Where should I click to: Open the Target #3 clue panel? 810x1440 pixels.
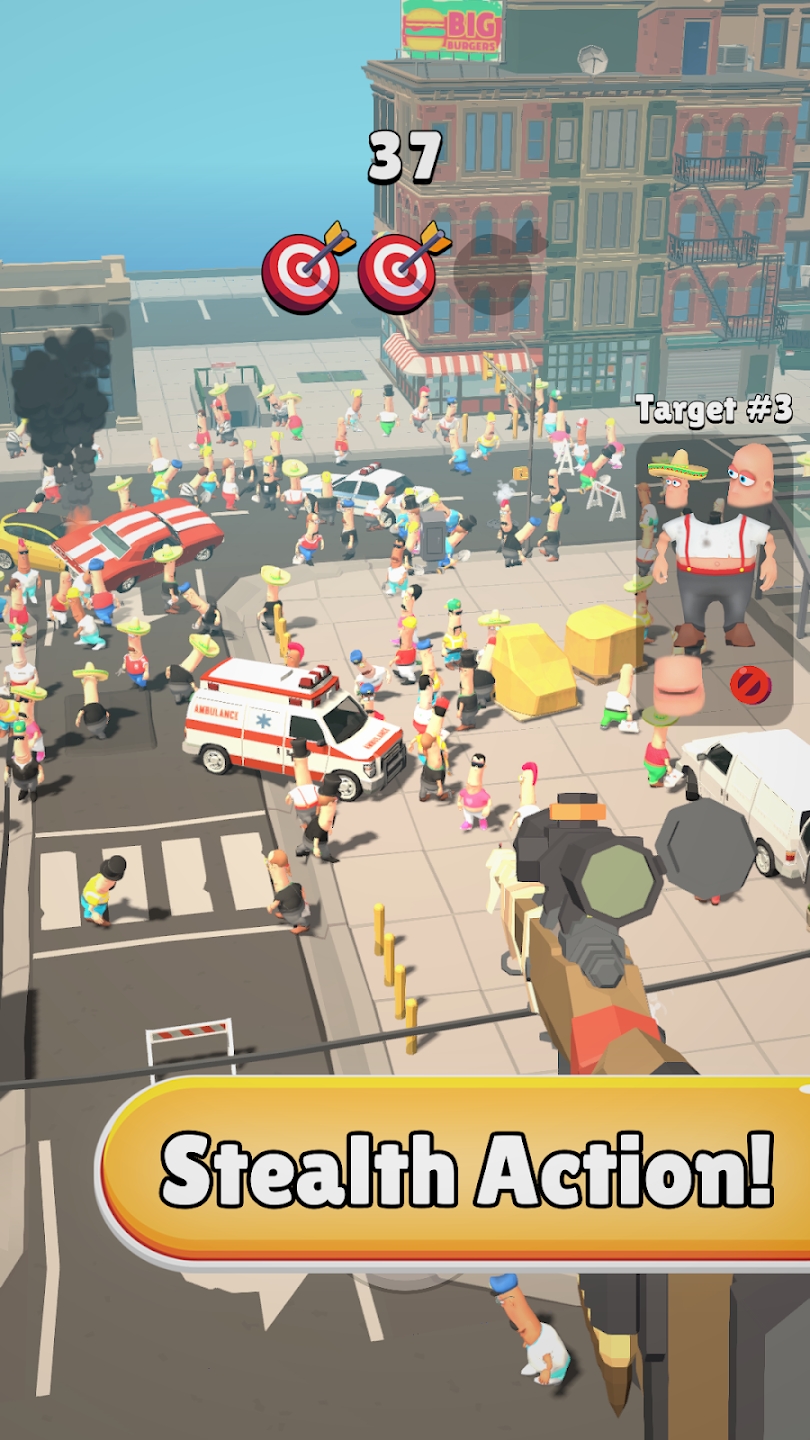point(714,409)
